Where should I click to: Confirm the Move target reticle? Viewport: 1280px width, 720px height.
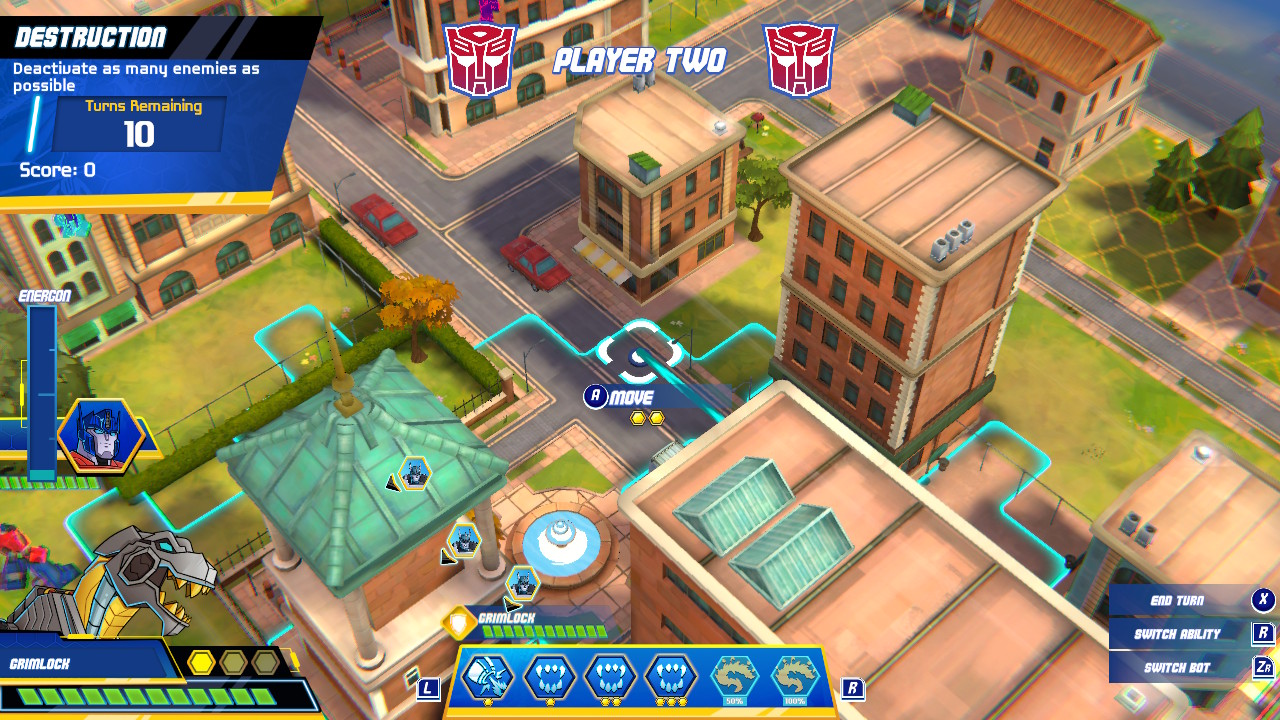[640, 352]
